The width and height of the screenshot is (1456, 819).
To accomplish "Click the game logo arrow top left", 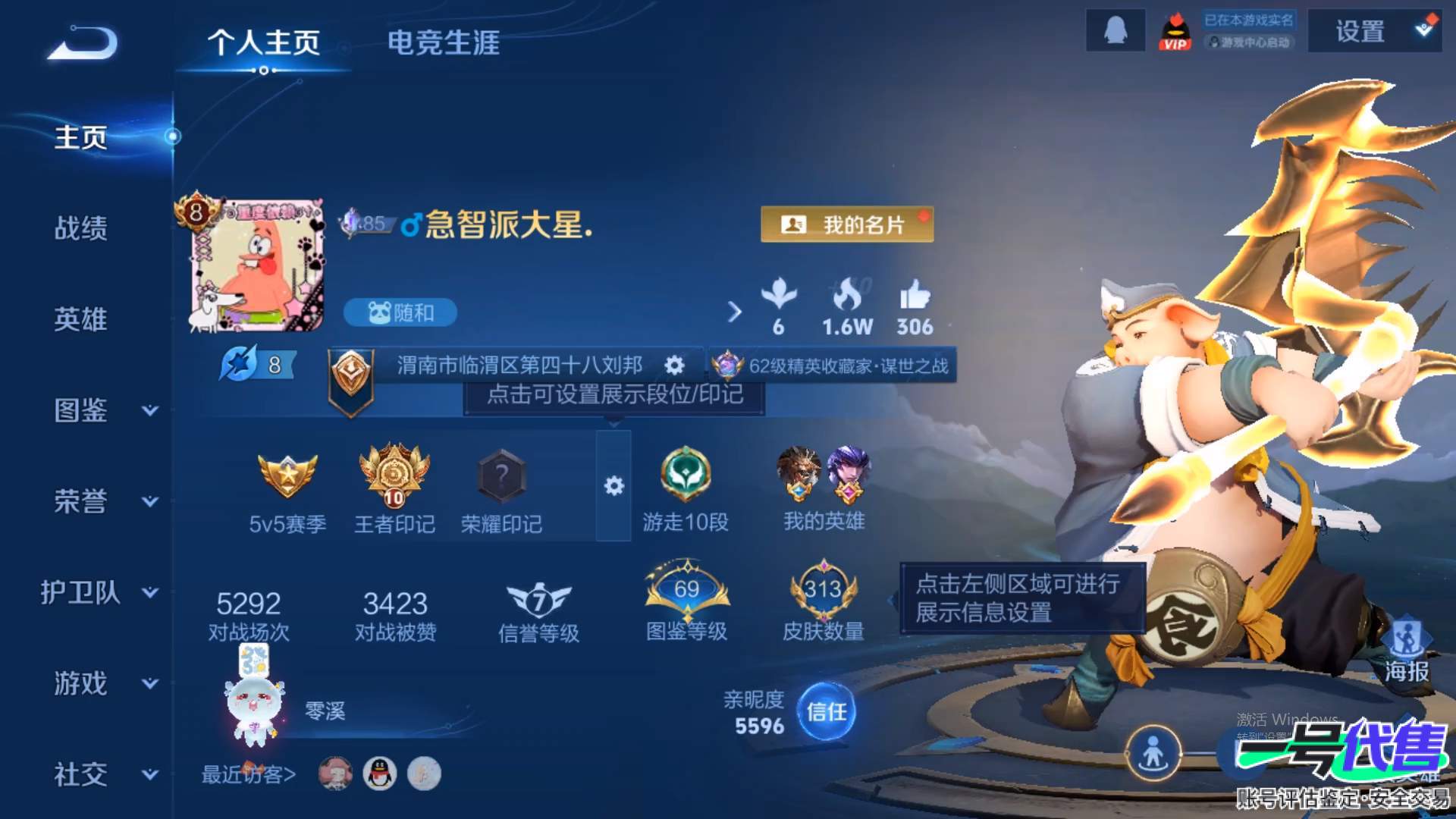I will tap(80, 43).
